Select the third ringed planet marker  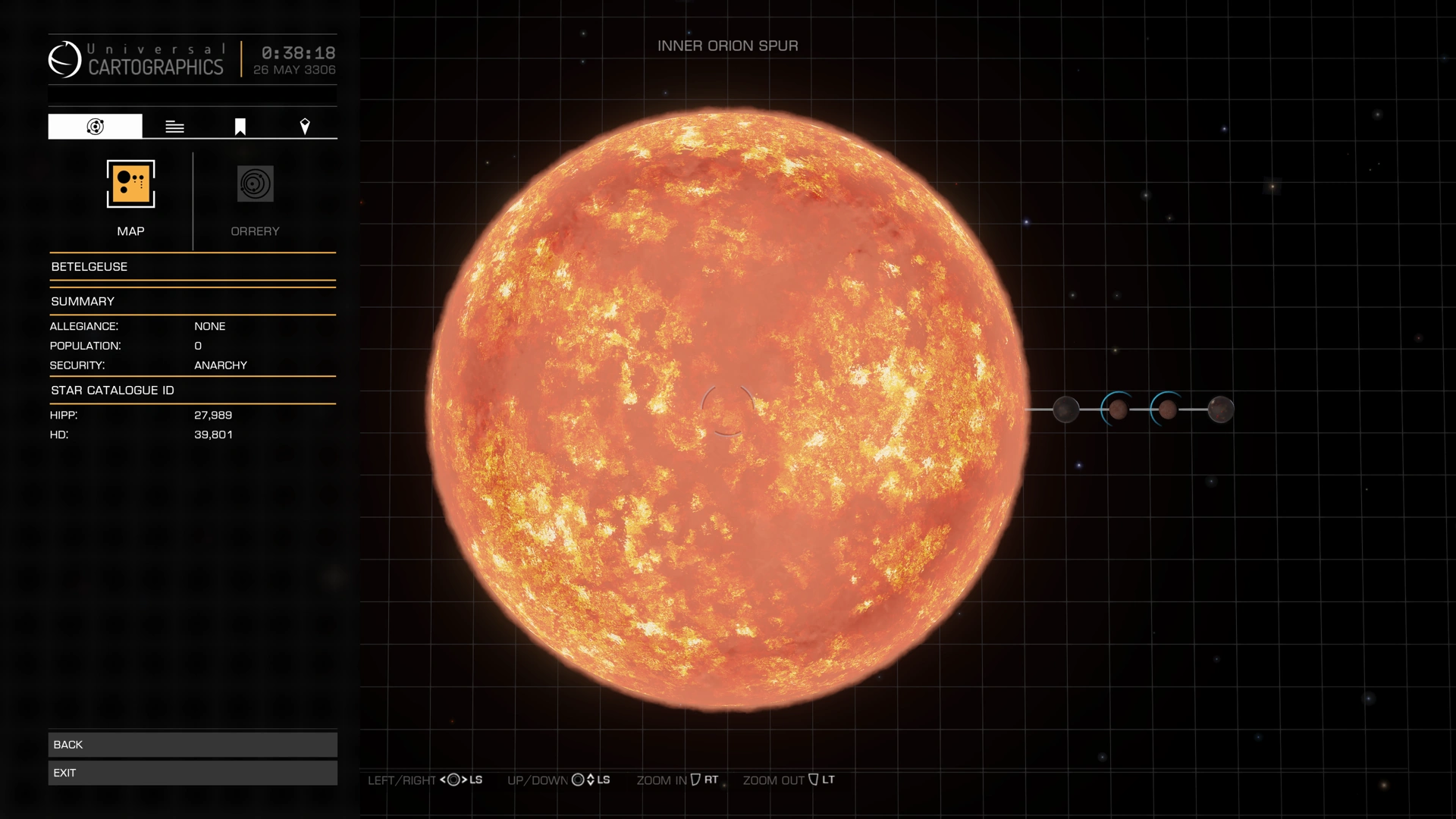tap(1167, 409)
